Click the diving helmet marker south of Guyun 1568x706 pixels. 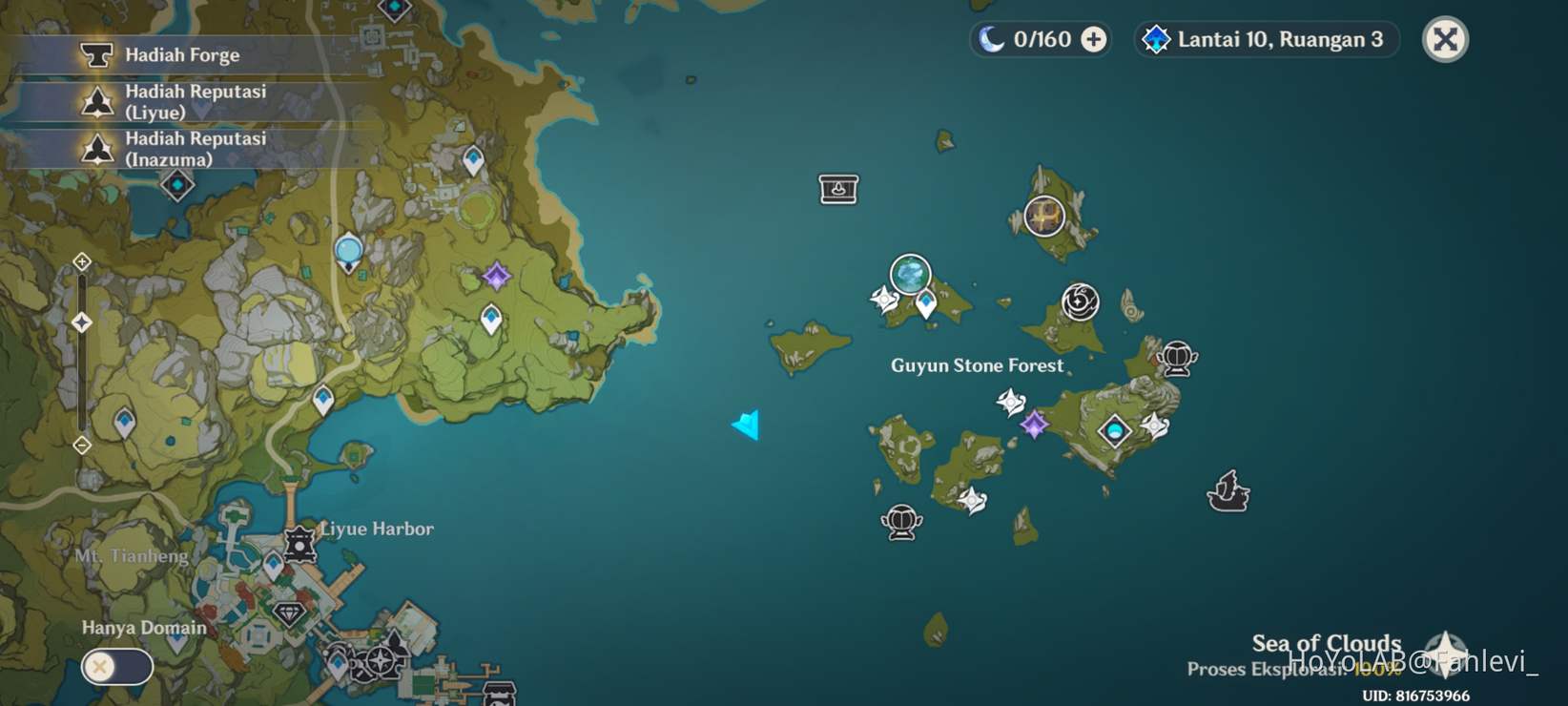(x=900, y=522)
